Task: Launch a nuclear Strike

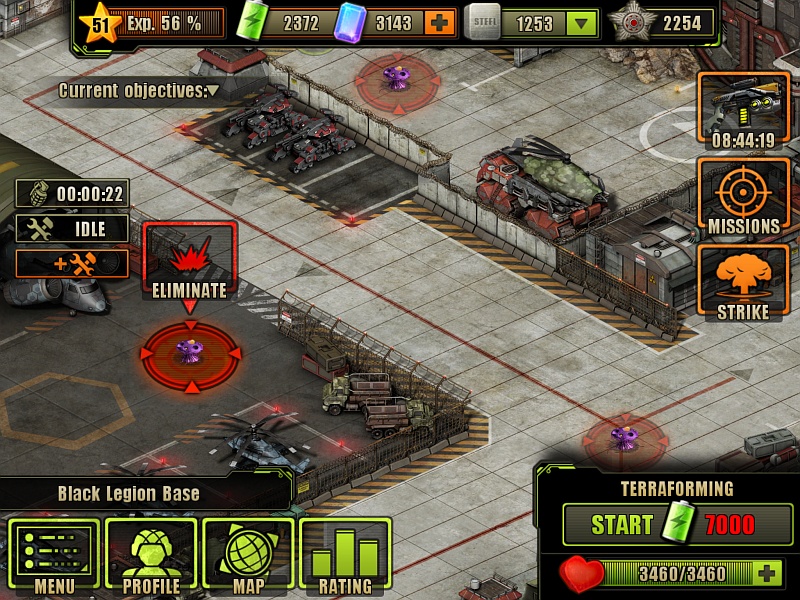Action: coord(744,284)
